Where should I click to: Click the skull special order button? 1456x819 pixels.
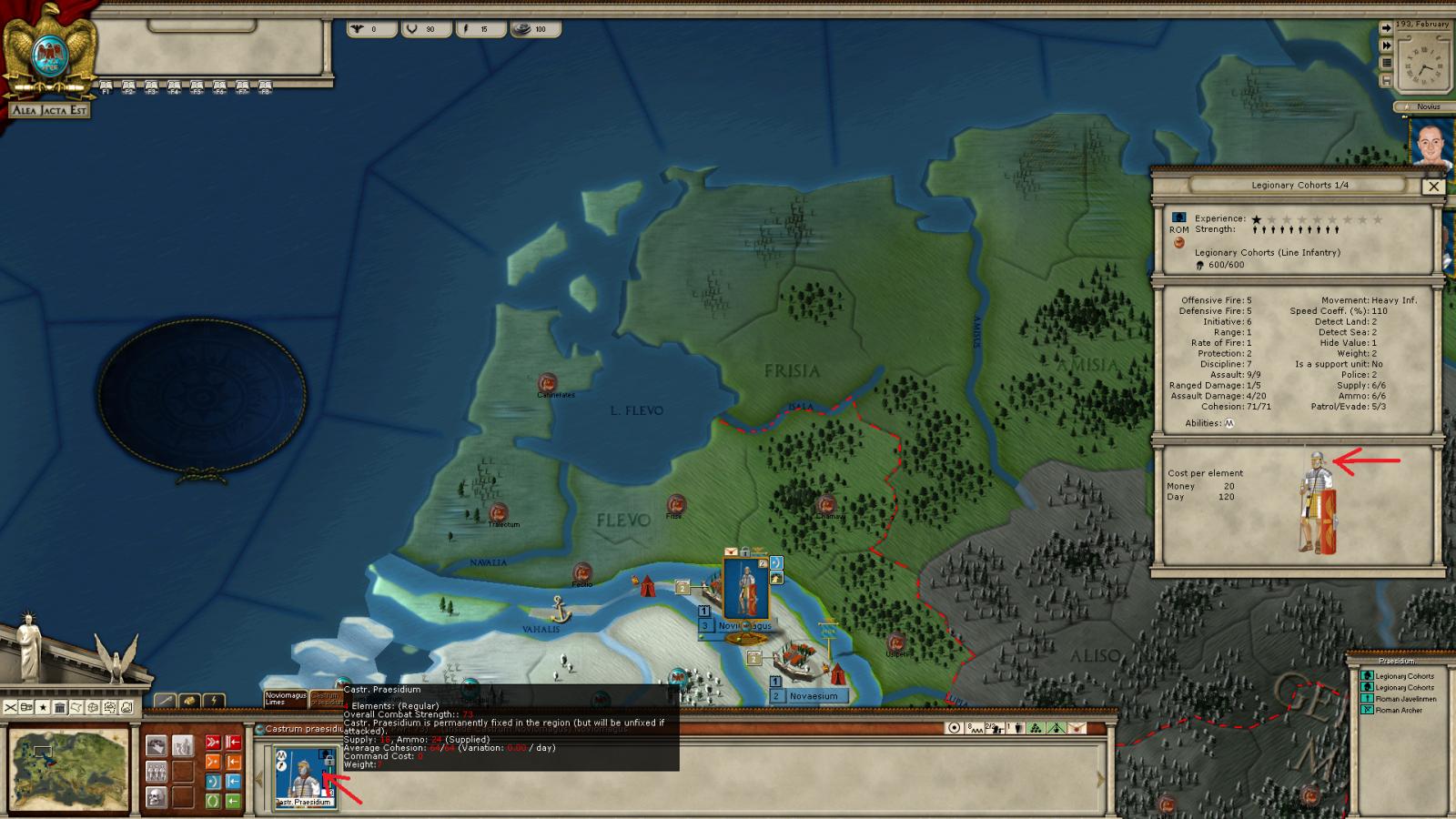156,798
